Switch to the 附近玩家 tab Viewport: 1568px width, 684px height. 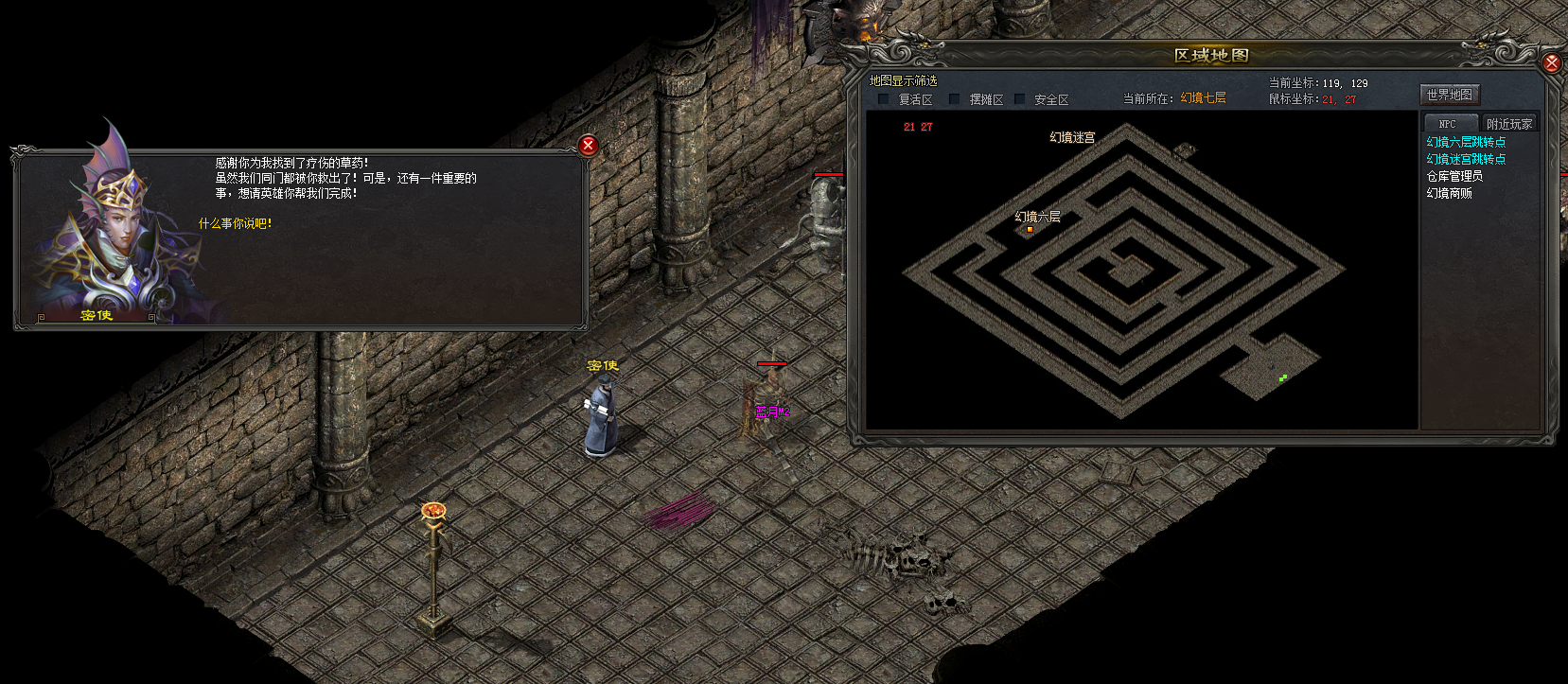click(1508, 124)
